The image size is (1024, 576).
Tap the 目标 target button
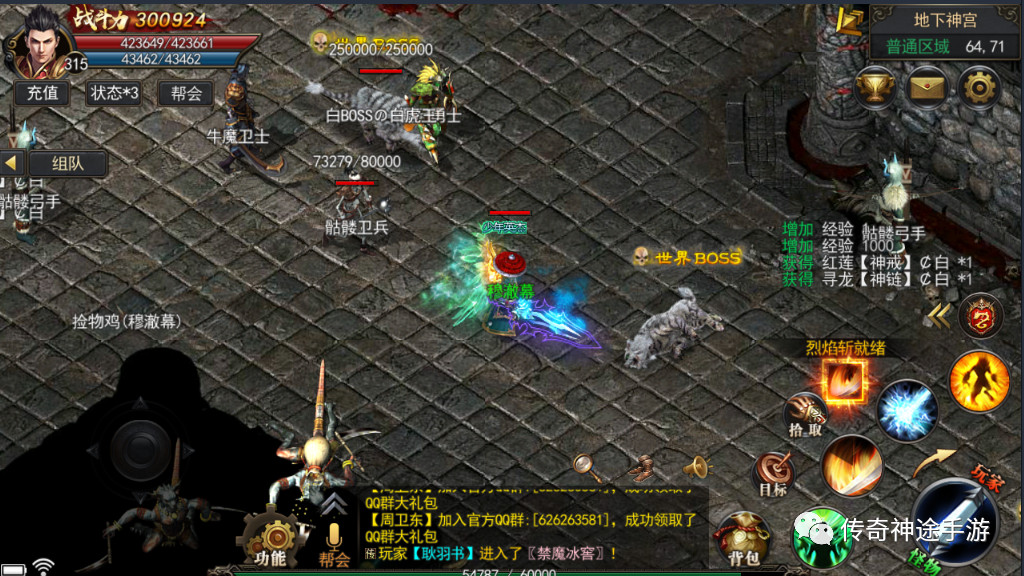773,473
